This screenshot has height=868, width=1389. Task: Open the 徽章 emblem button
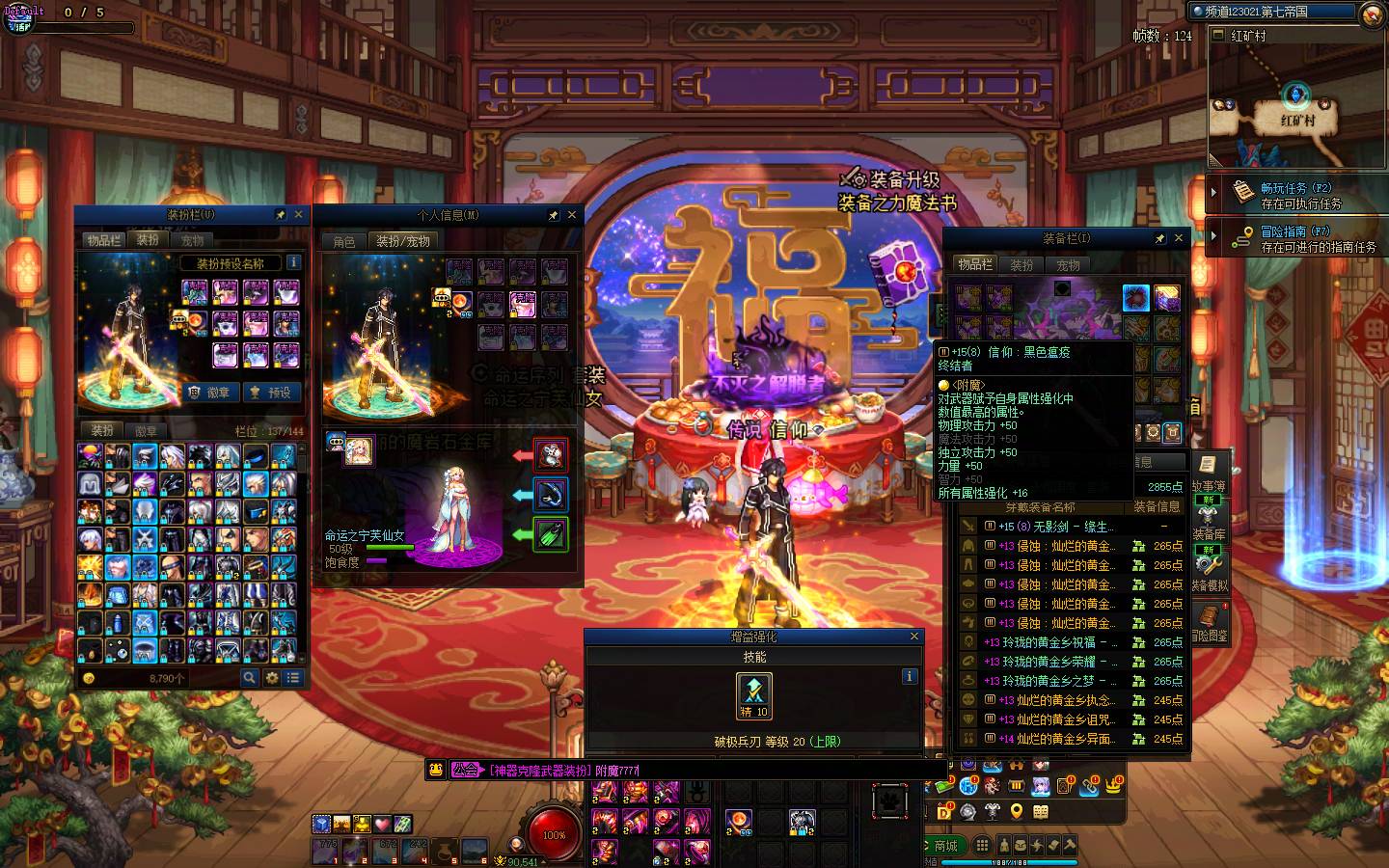coord(210,393)
